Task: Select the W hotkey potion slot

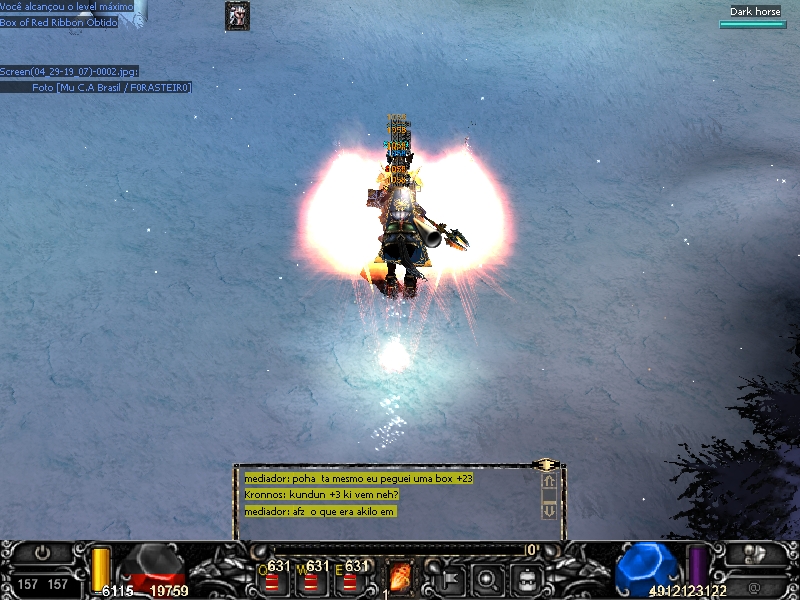Action: 310,579
